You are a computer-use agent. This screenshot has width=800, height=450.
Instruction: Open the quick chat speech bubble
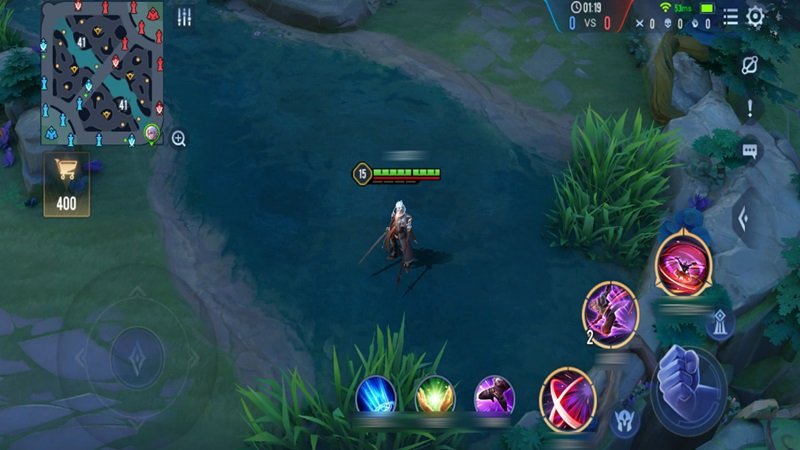click(x=749, y=151)
